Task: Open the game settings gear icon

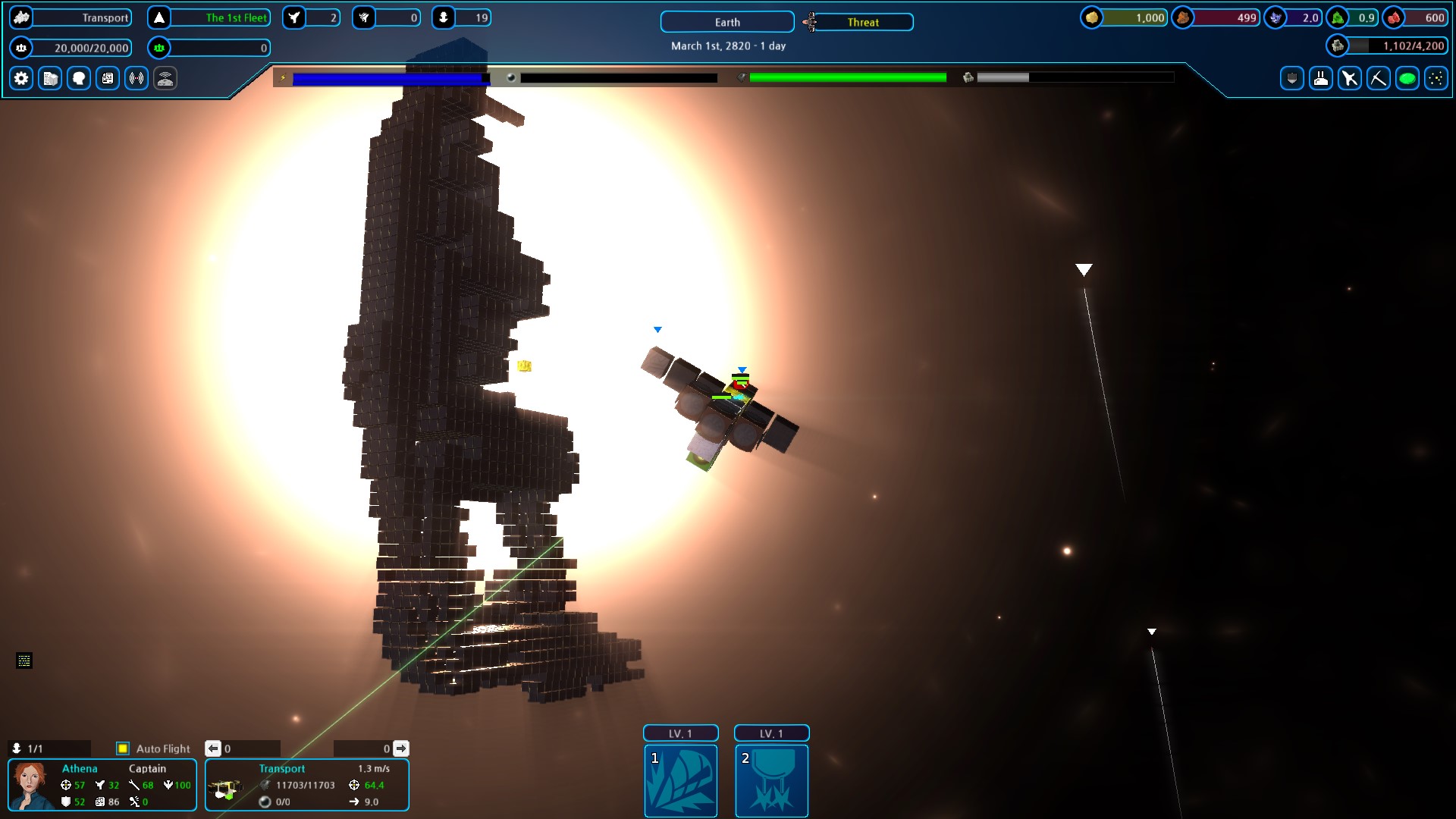Action: [20, 78]
